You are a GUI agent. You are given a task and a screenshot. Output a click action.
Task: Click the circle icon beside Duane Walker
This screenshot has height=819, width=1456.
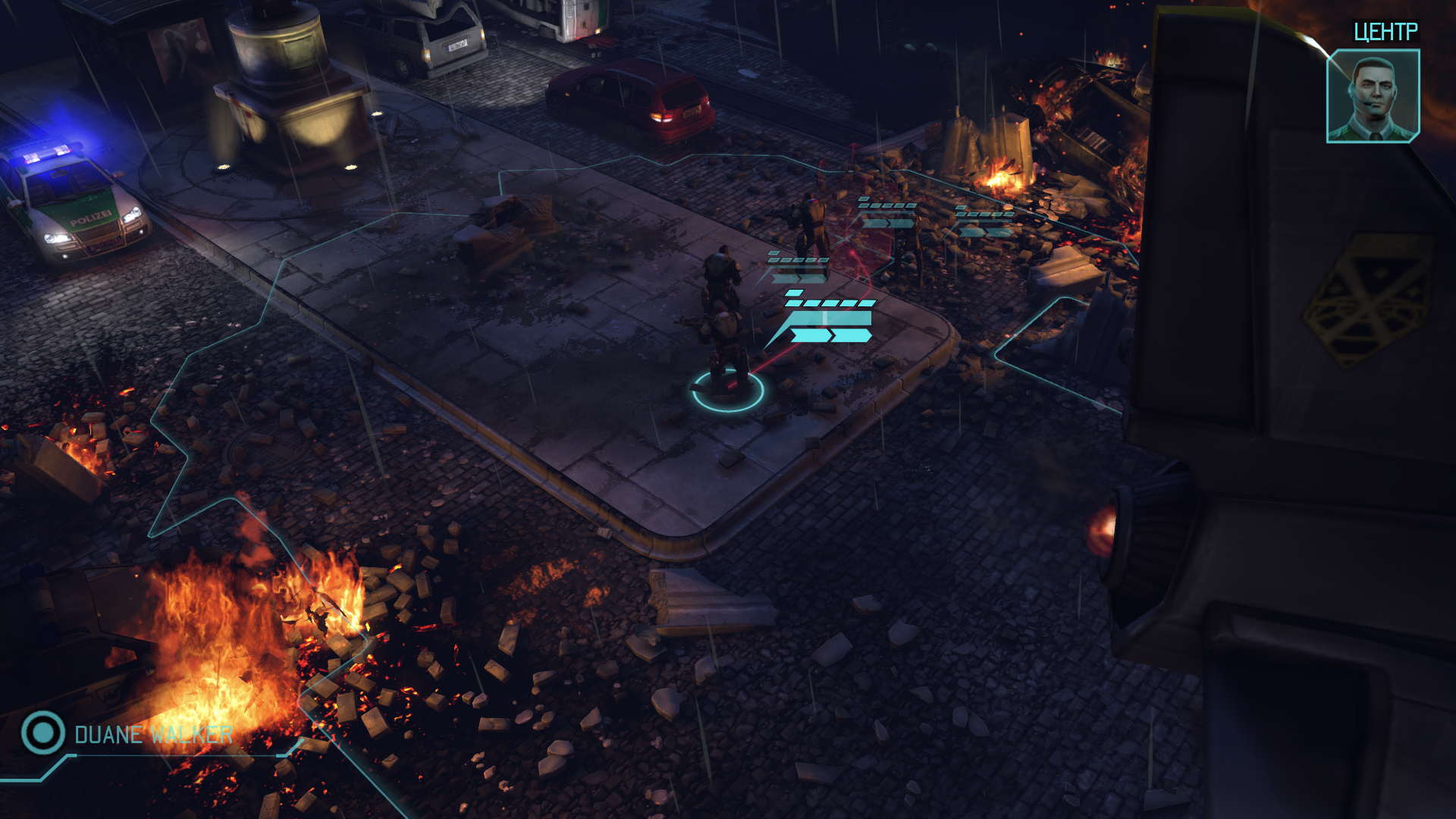[x=42, y=733]
